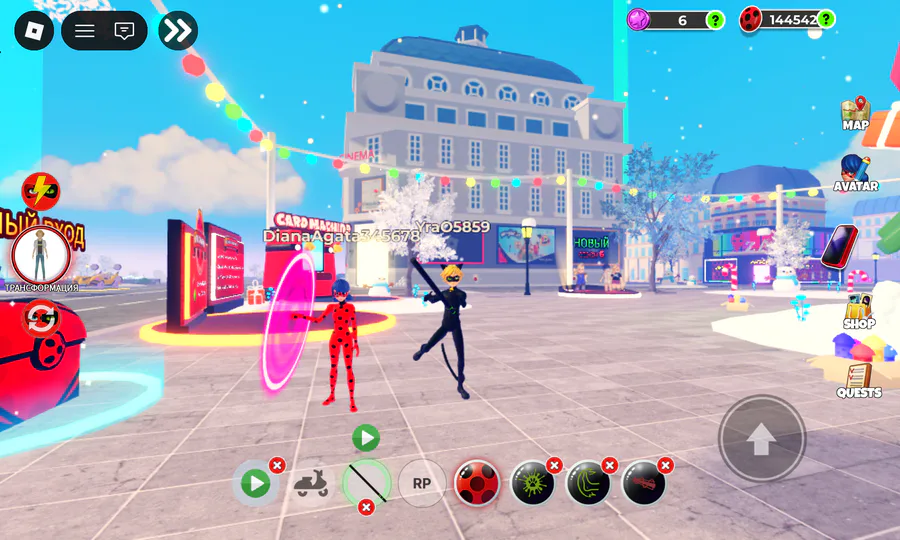Image resolution: width=900 pixels, height=540 pixels.
Task: Remove the green splat ability slot
Action: [554, 465]
